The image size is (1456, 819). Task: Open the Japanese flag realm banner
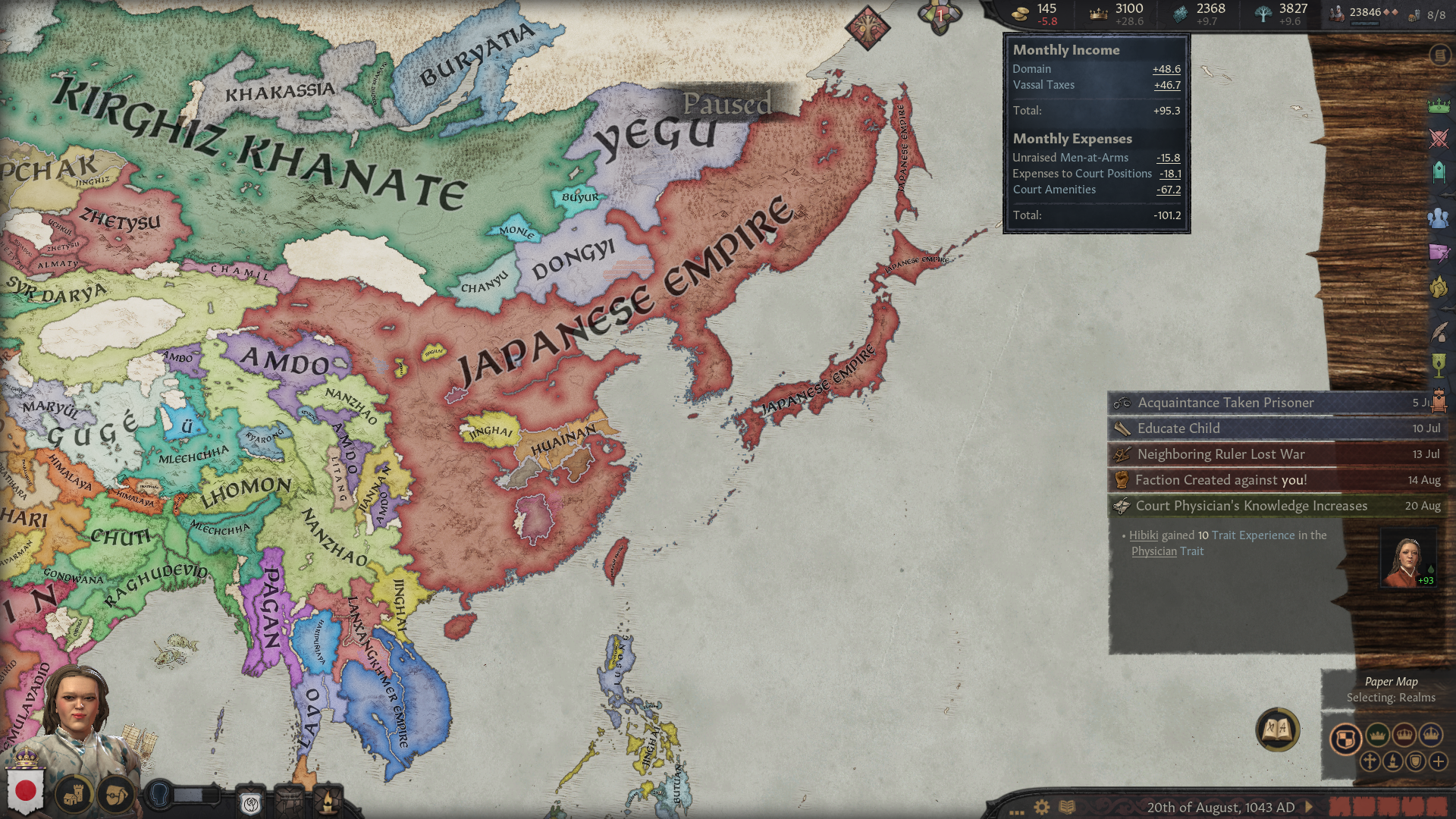click(26, 790)
